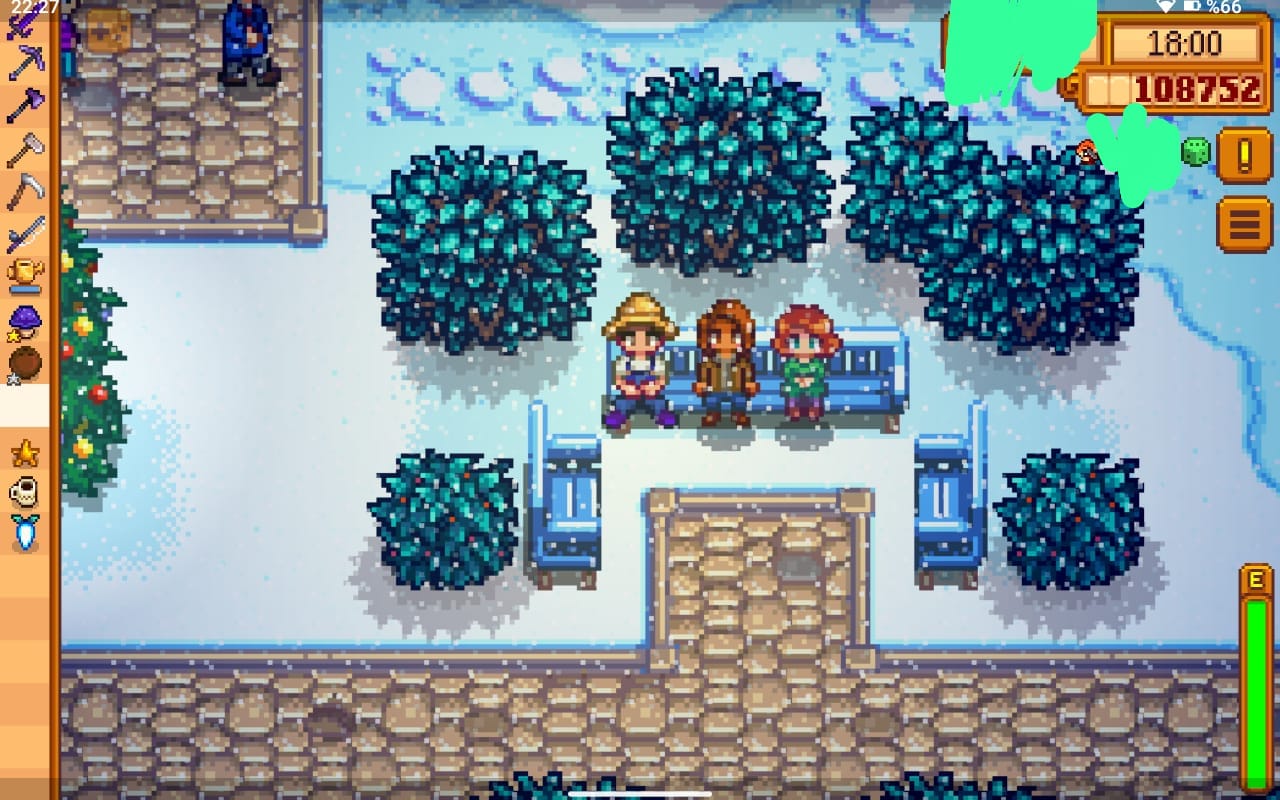Equip the scythe
1280x800 pixels.
(24, 190)
